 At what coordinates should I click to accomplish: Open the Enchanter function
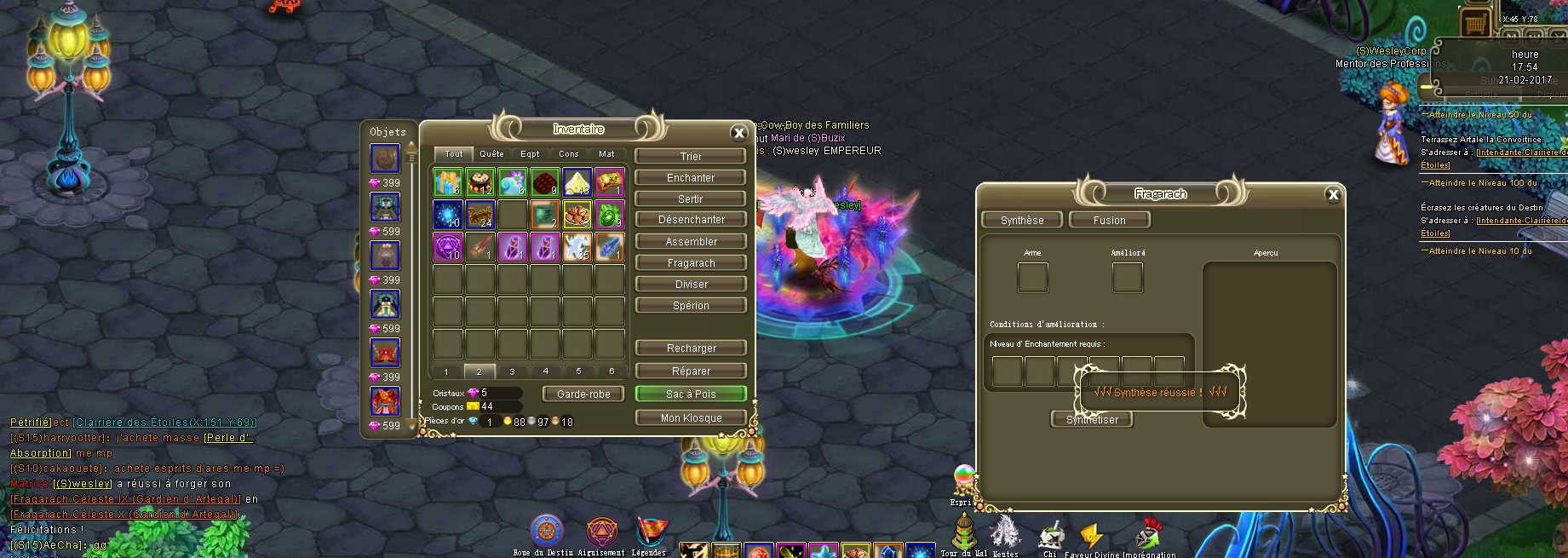[691, 178]
